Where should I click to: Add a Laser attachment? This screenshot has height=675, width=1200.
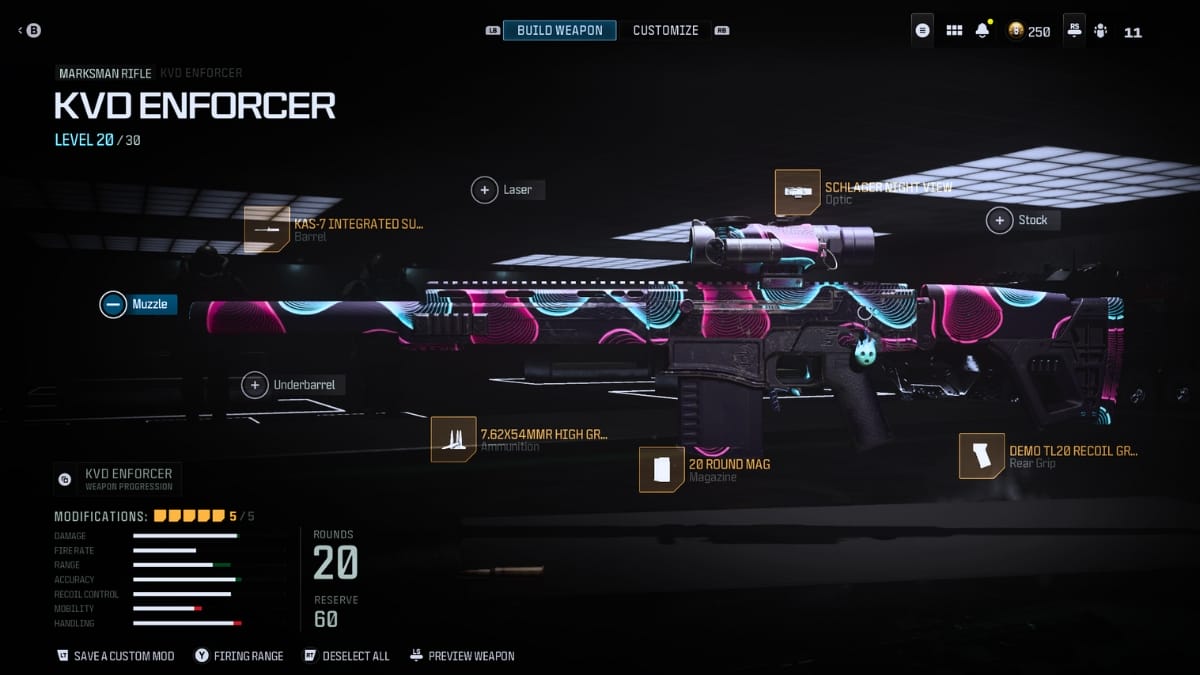pyautogui.click(x=485, y=189)
